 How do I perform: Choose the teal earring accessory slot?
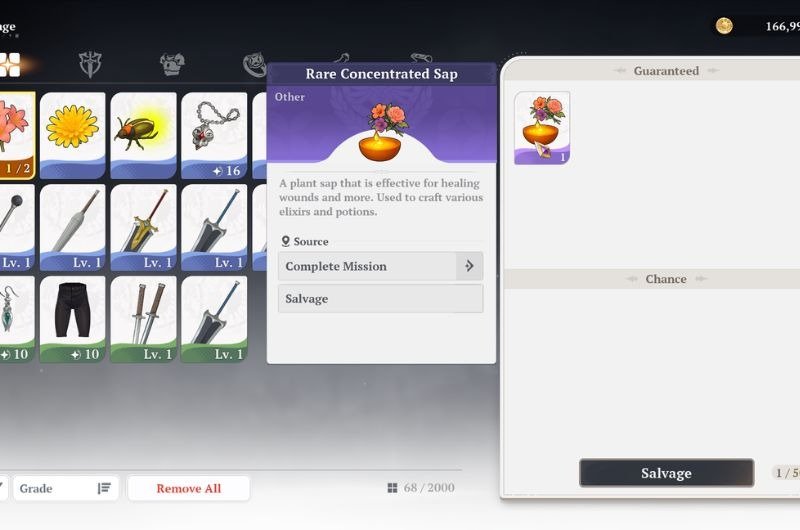pyautogui.click(x=16, y=319)
